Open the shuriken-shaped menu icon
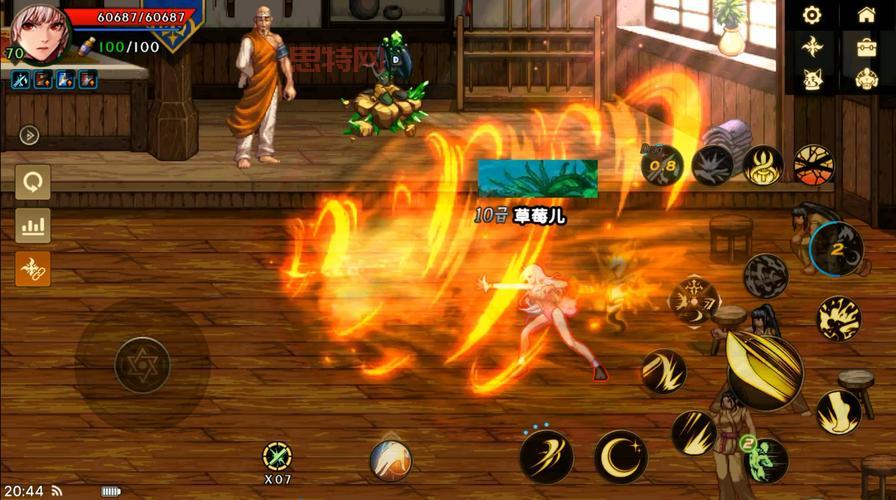Viewport: 896px width, 500px height. [x=812, y=47]
